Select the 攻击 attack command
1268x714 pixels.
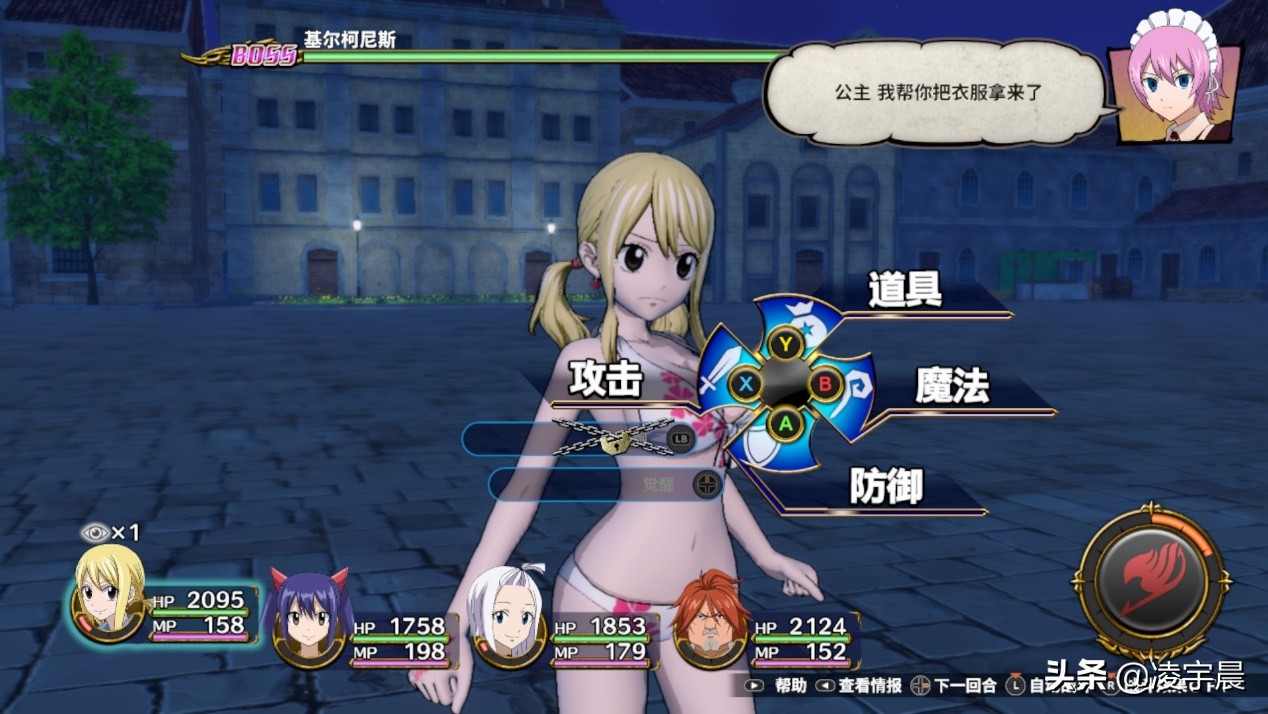point(605,380)
